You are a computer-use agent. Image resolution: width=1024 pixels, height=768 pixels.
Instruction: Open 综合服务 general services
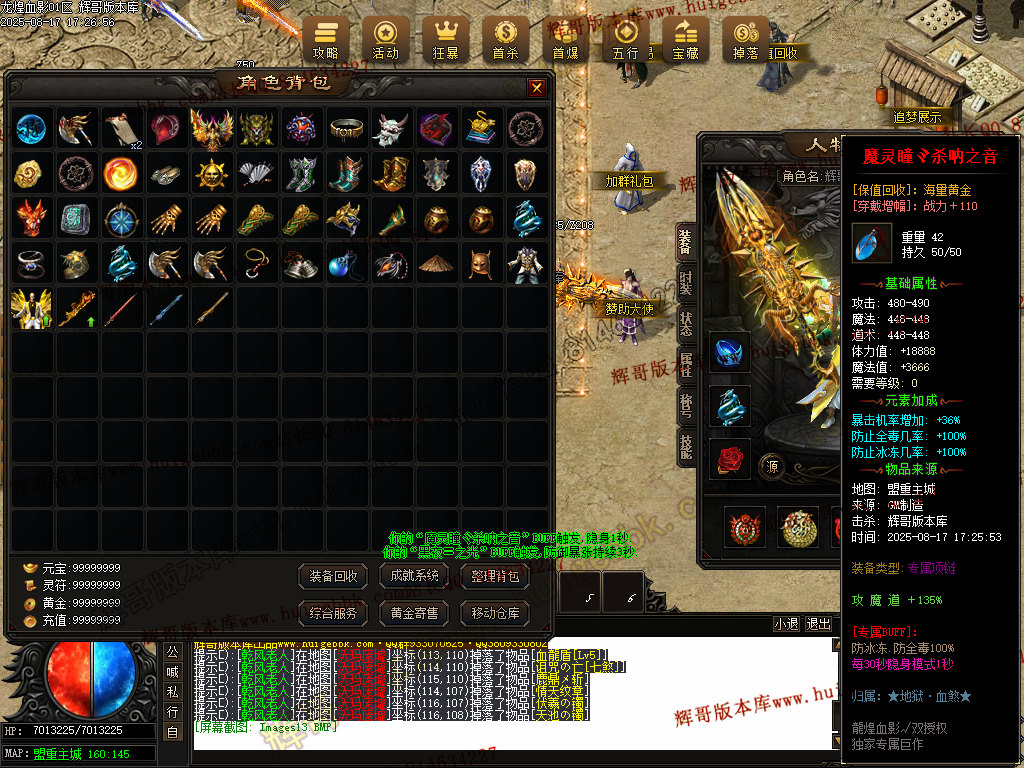[x=334, y=612]
